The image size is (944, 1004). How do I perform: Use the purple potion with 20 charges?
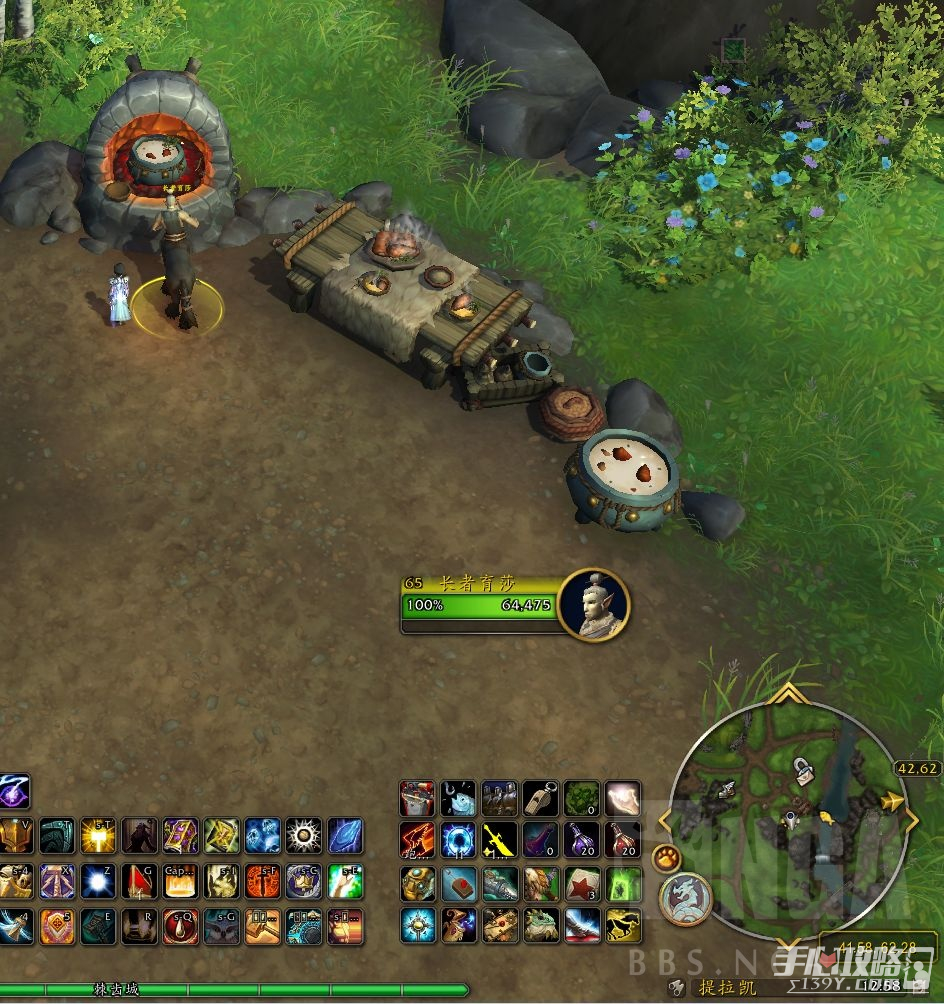pyautogui.click(x=582, y=840)
